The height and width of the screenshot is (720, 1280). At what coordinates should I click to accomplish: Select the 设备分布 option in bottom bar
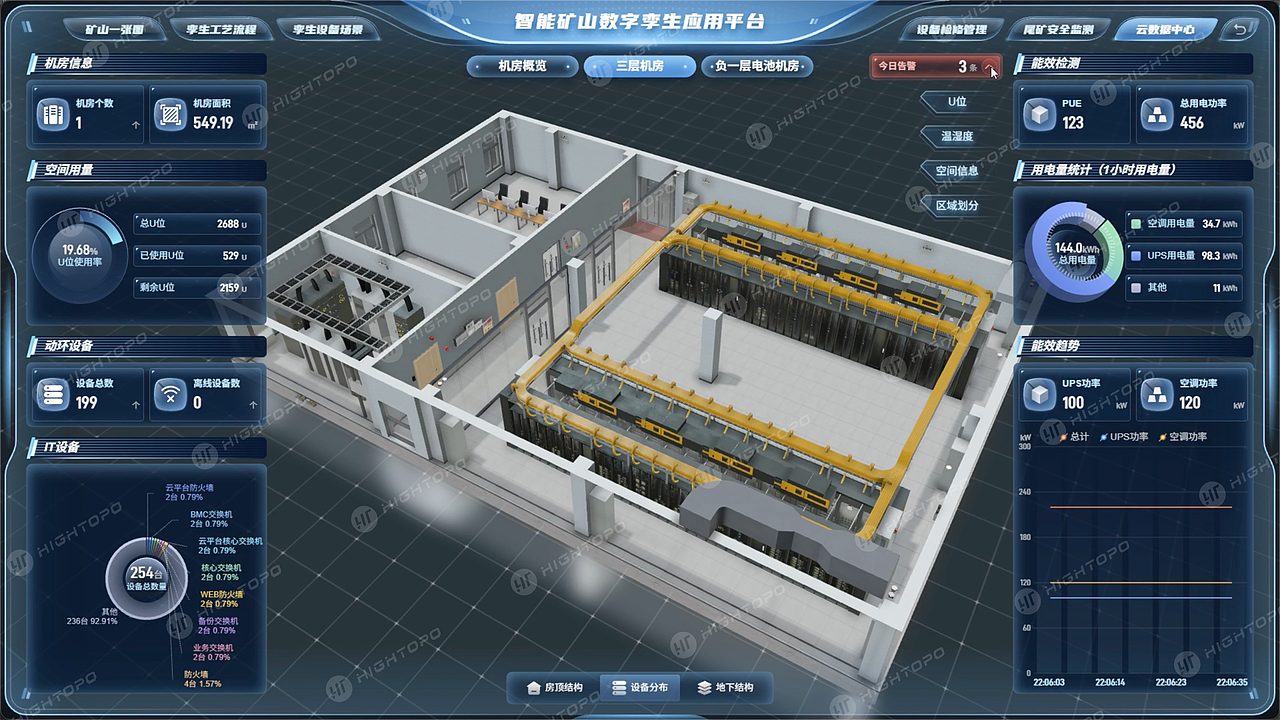[x=641, y=687]
